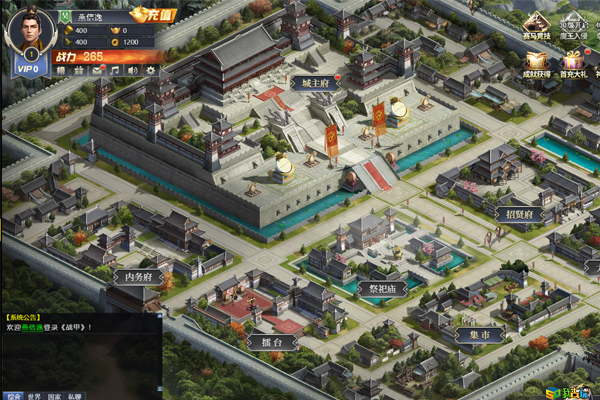Enter the 内务府 building label
The width and height of the screenshot is (600, 400).
point(138,277)
